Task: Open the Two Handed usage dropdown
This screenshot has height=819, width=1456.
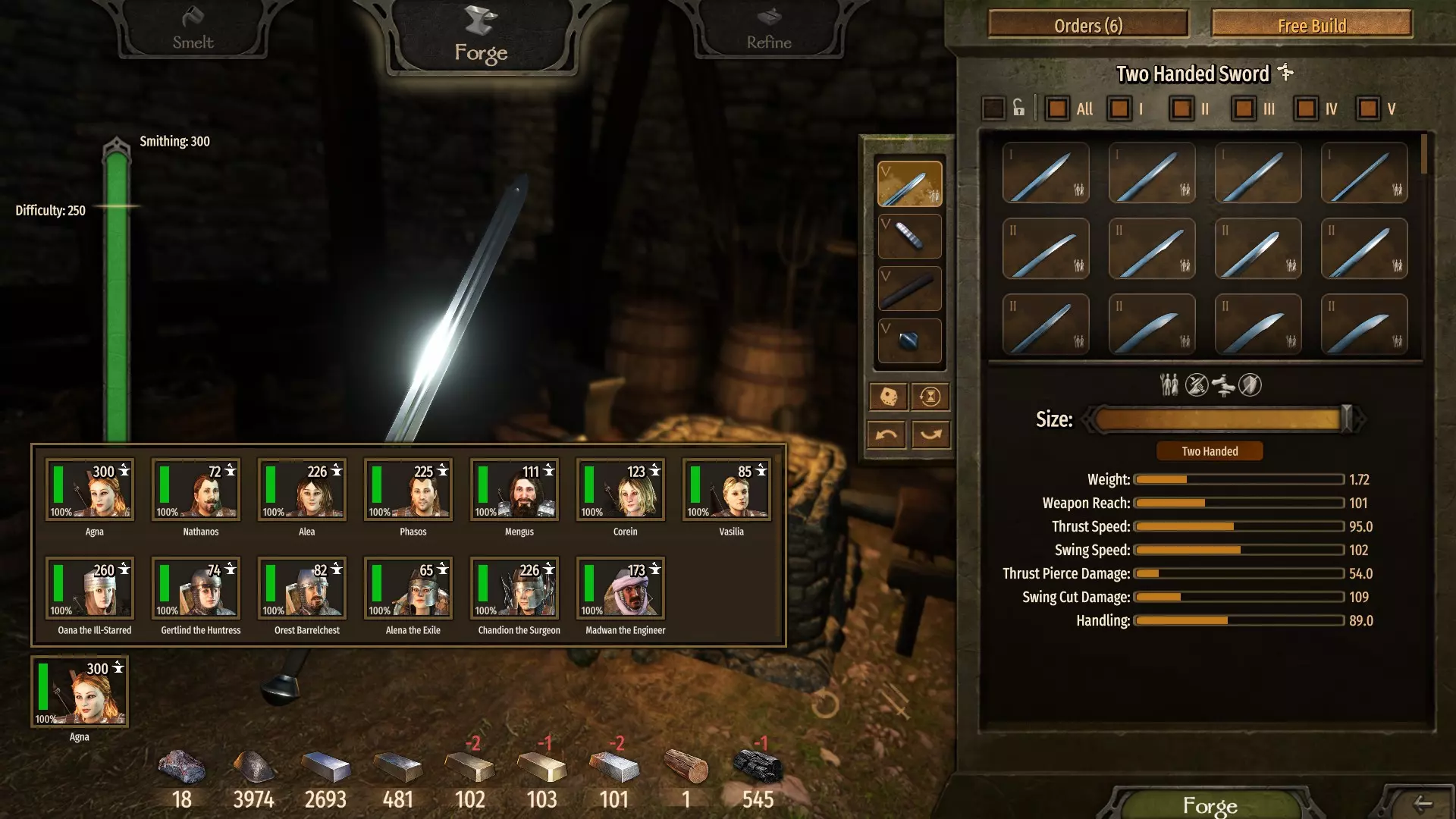Action: [x=1209, y=451]
